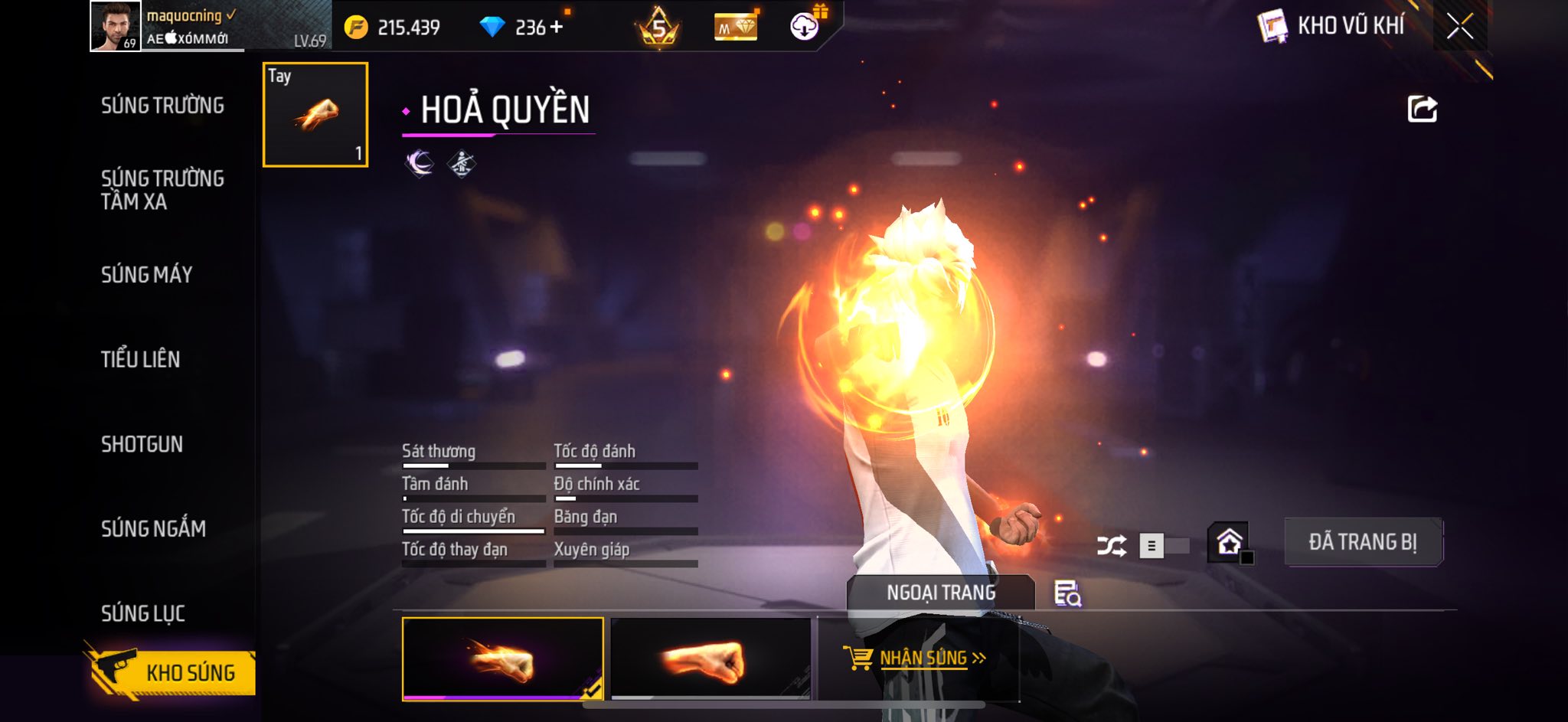Viewport: 1568px width, 722px height.
Task: Open the Ngoại Trang tab
Action: (x=941, y=593)
